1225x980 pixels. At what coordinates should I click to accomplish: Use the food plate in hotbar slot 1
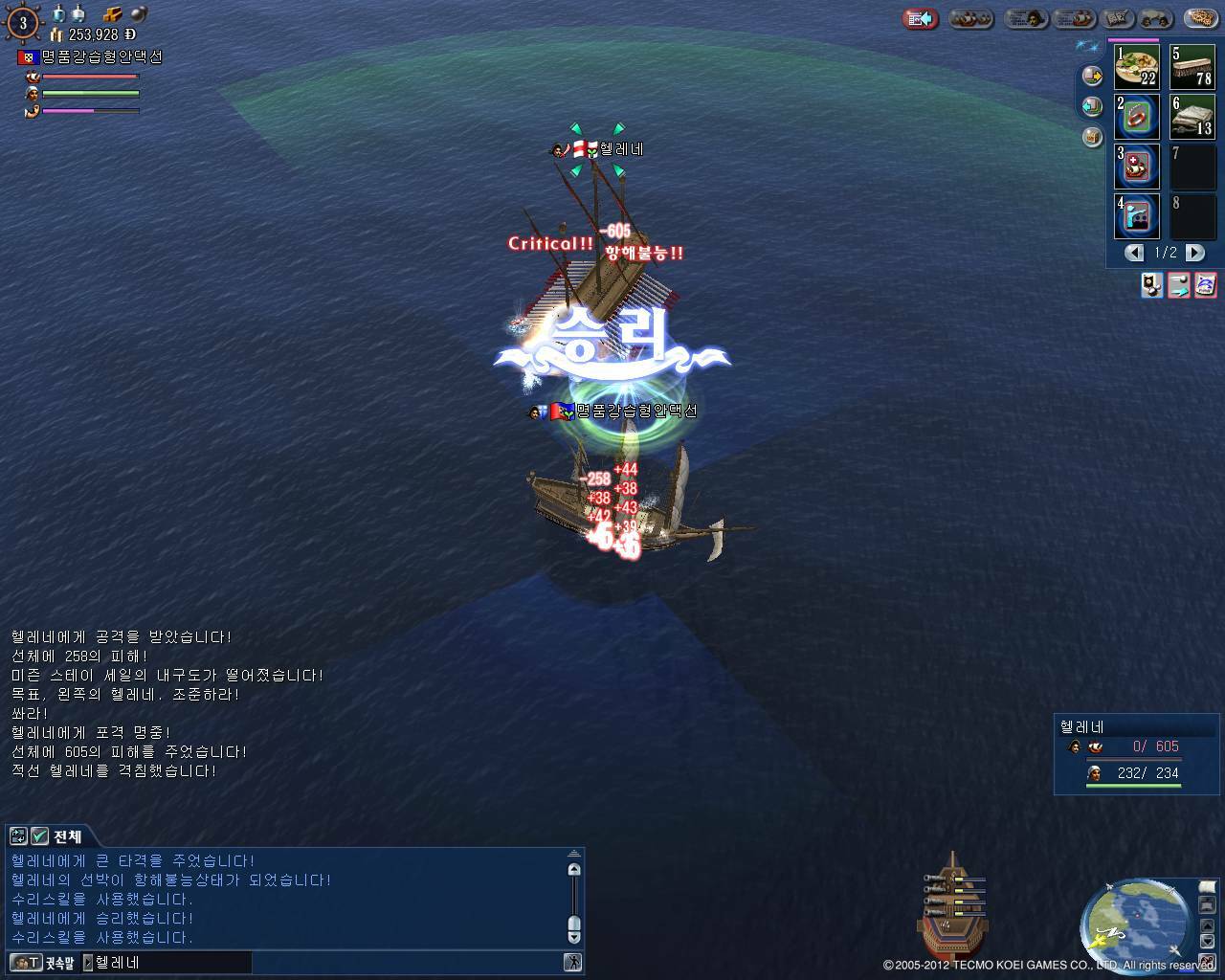click(x=1136, y=67)
